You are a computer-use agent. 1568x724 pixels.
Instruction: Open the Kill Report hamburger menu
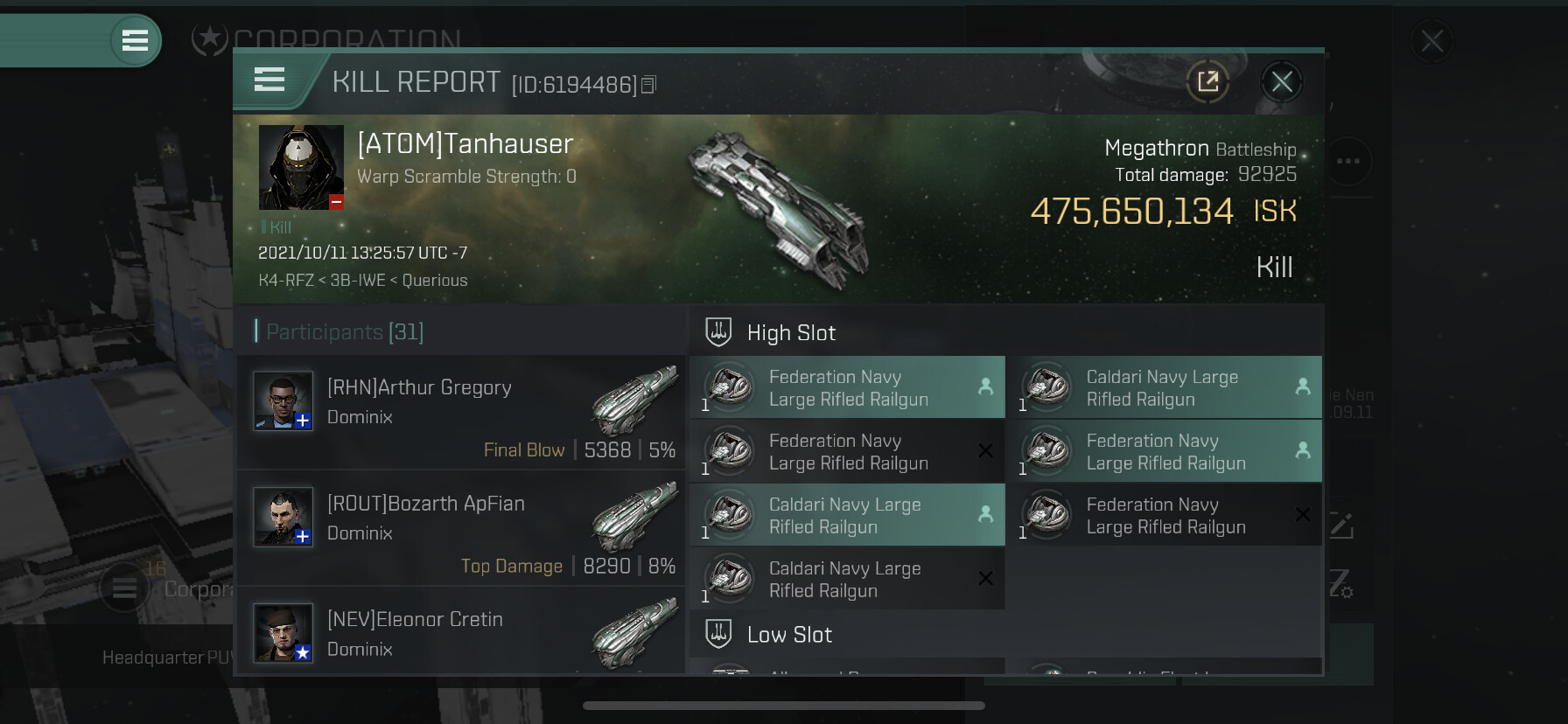(269, 80)
